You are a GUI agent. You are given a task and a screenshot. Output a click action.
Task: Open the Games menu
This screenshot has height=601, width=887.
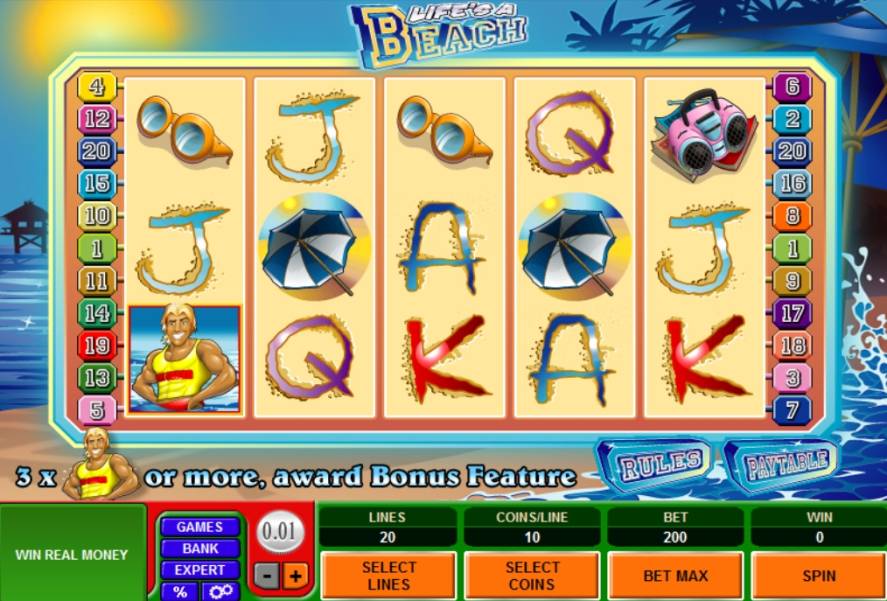200,527
